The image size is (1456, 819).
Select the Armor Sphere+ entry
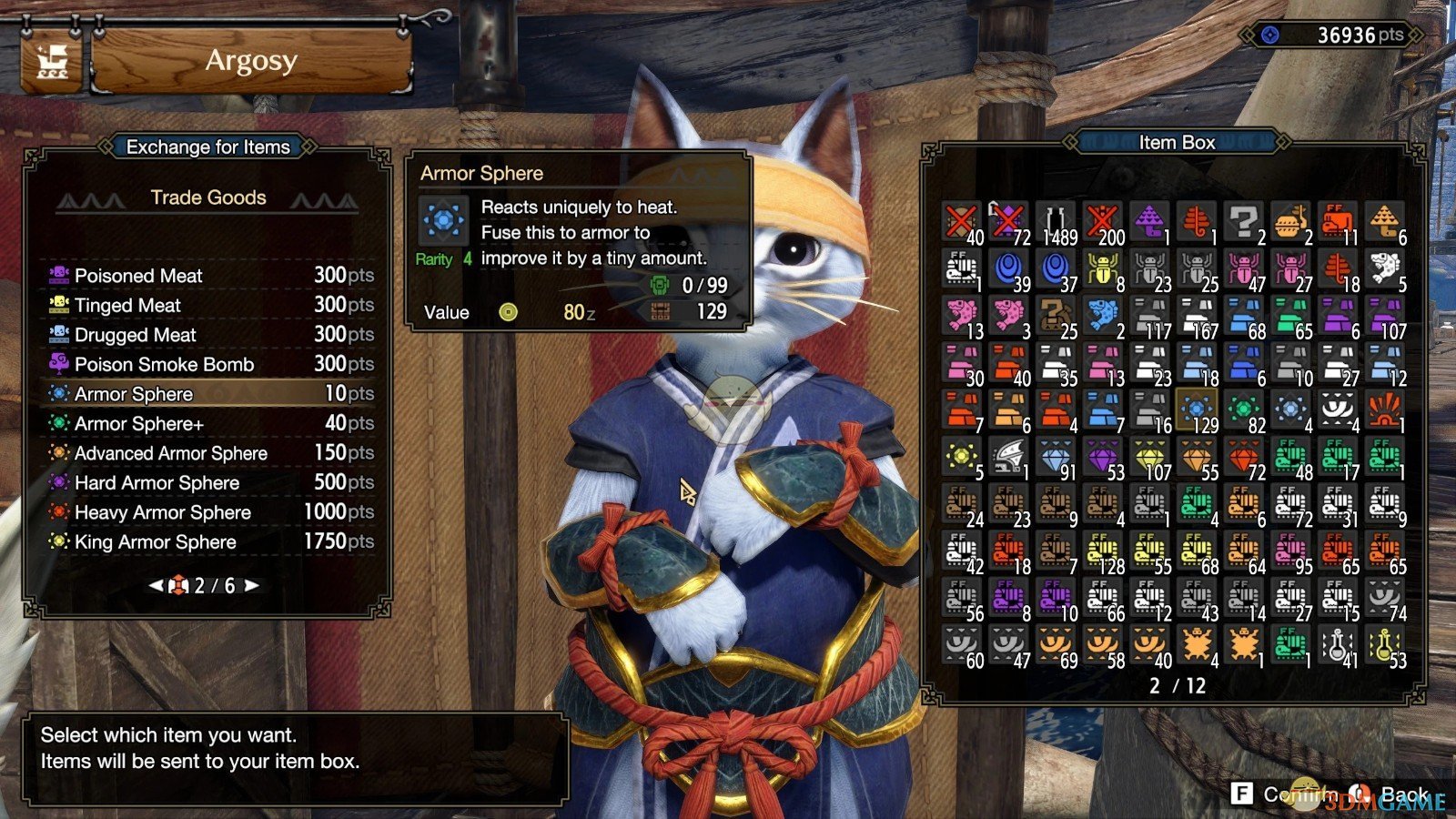(207, 424)
